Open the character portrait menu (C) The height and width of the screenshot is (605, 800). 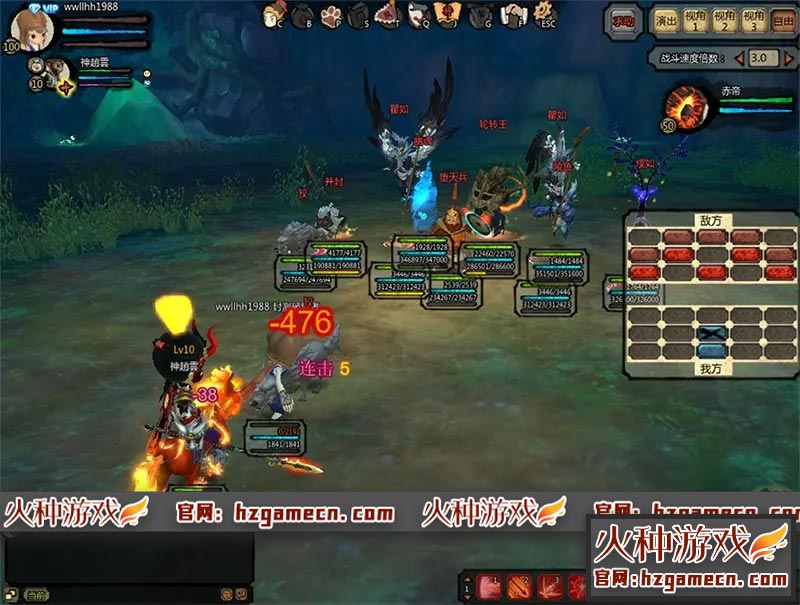click(274, 16)
